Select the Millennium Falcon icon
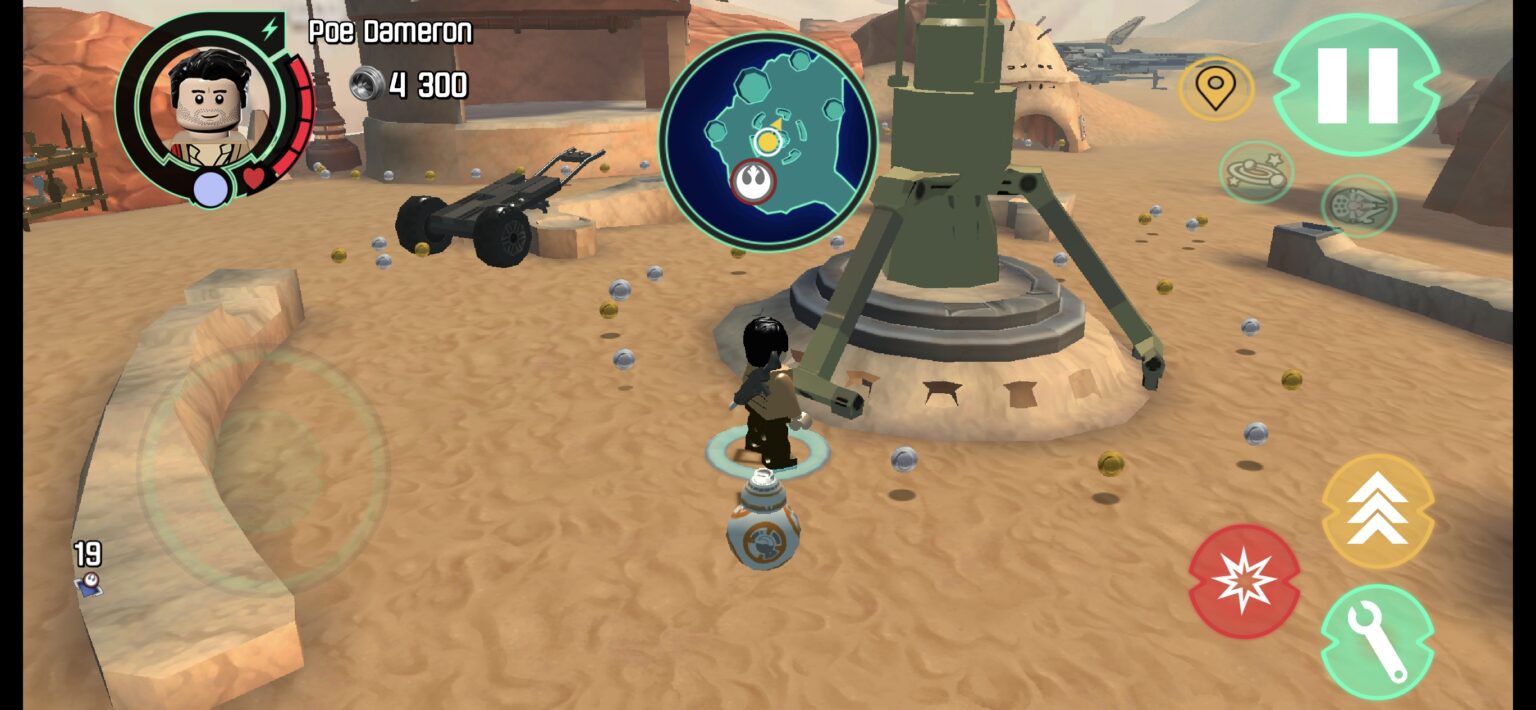The height and width of the screenshot is (710, 1536). coord(1358,206)
